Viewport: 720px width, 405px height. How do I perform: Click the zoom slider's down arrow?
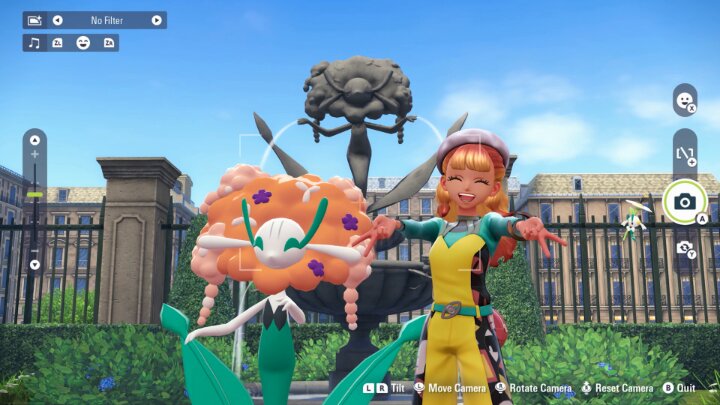[x=35, y=265]
